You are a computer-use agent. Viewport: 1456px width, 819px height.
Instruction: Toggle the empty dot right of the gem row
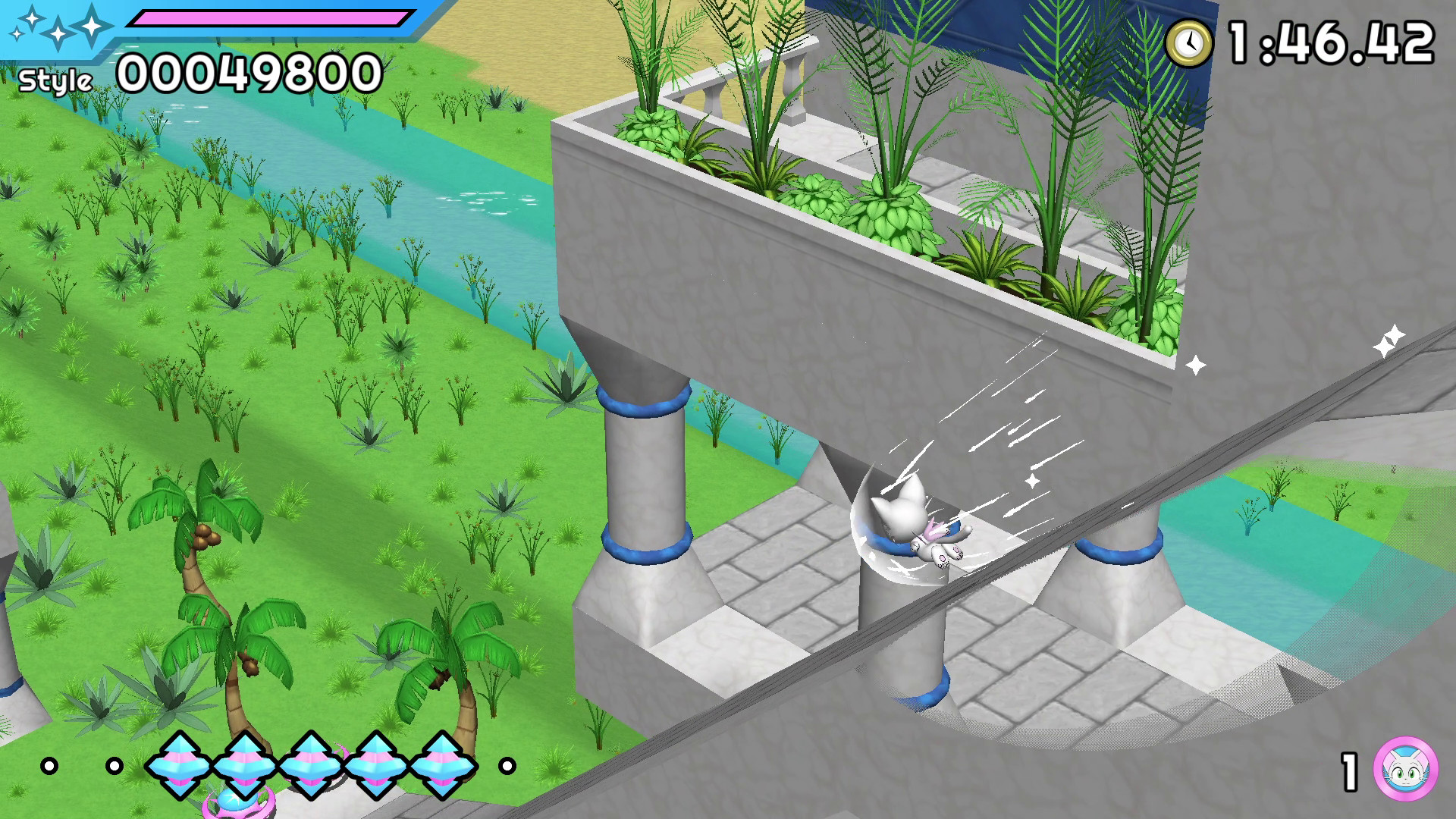507,766
